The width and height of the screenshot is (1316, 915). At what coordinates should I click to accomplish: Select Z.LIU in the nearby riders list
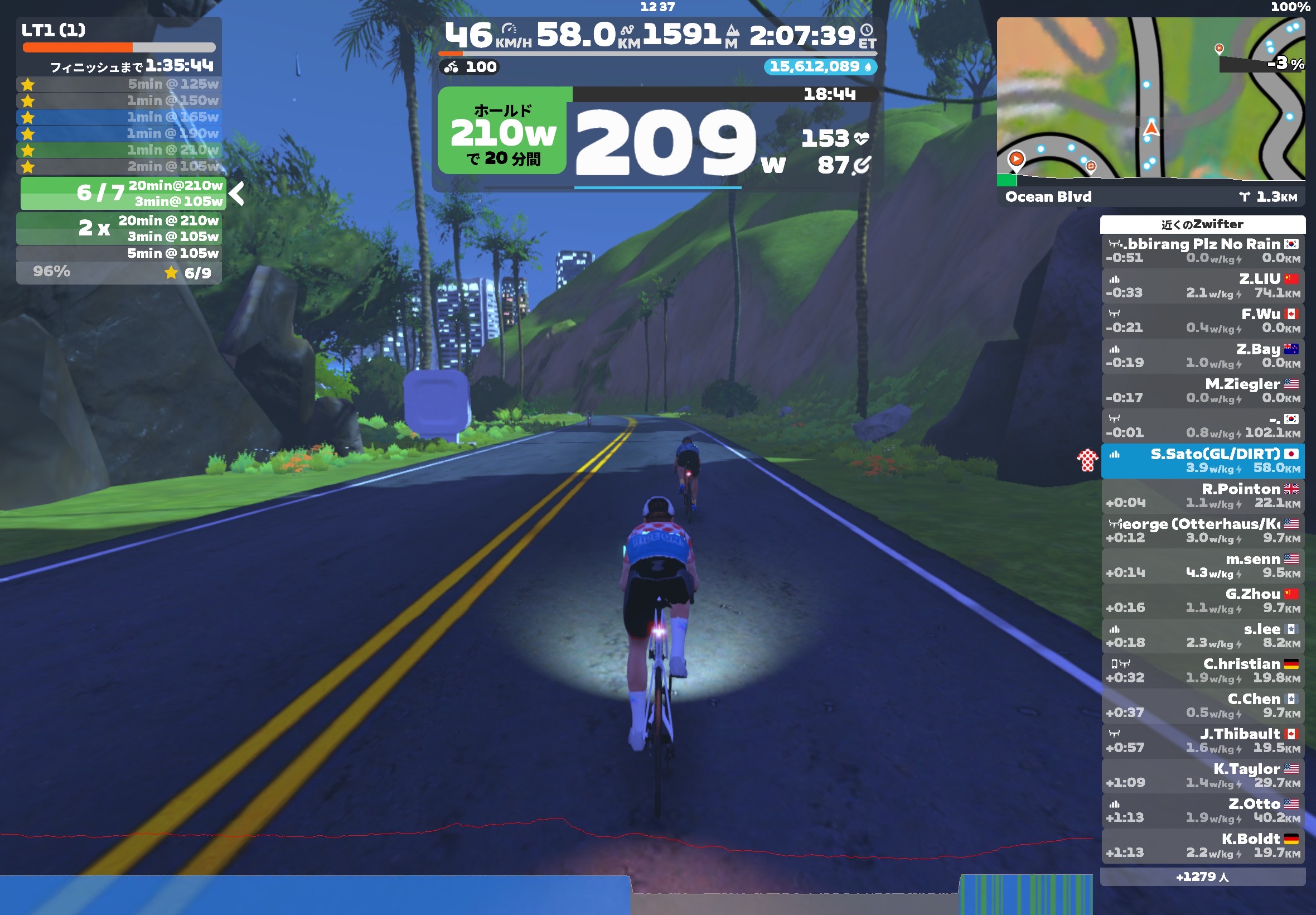click(1203, 286)
